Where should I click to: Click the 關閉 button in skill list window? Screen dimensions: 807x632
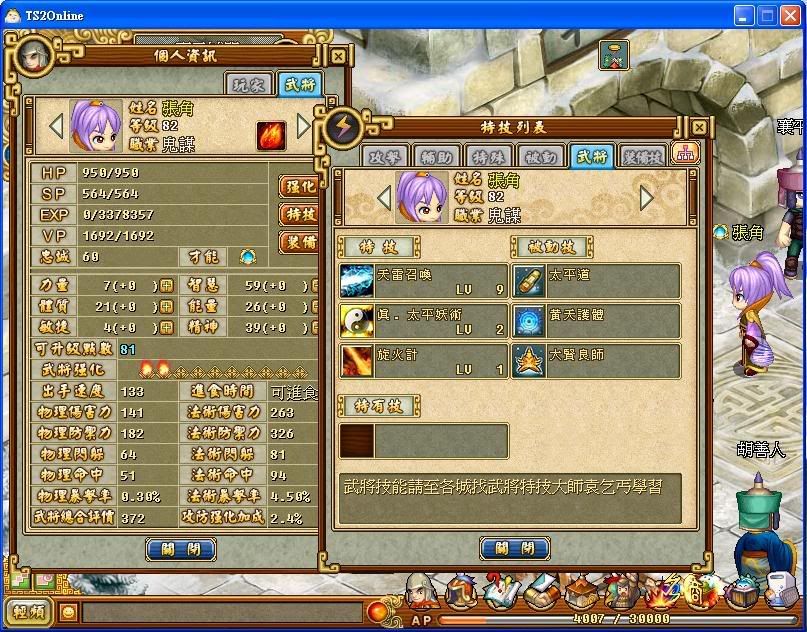(514, 548)
